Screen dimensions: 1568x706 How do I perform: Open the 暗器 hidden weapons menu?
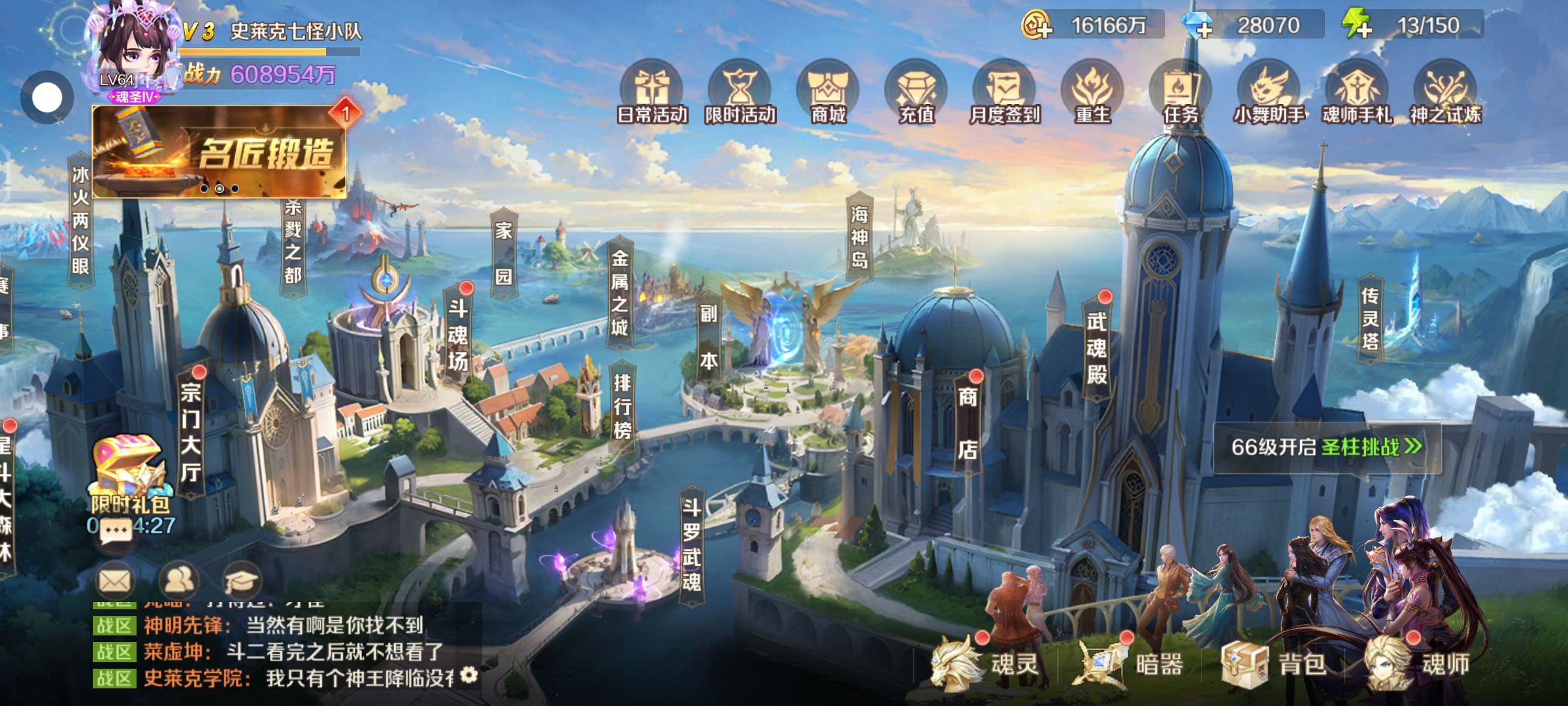click(x=1134, y=664)
